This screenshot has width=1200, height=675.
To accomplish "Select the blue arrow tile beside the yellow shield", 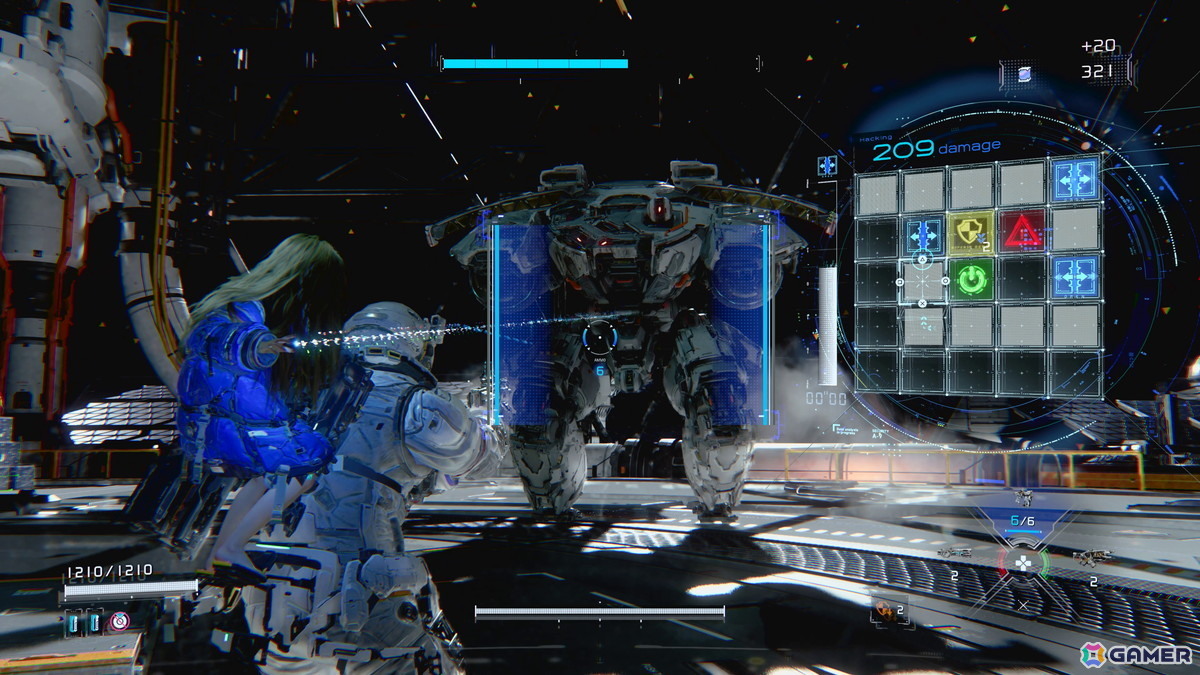I will pyautogui.click(x=923, y=234).
